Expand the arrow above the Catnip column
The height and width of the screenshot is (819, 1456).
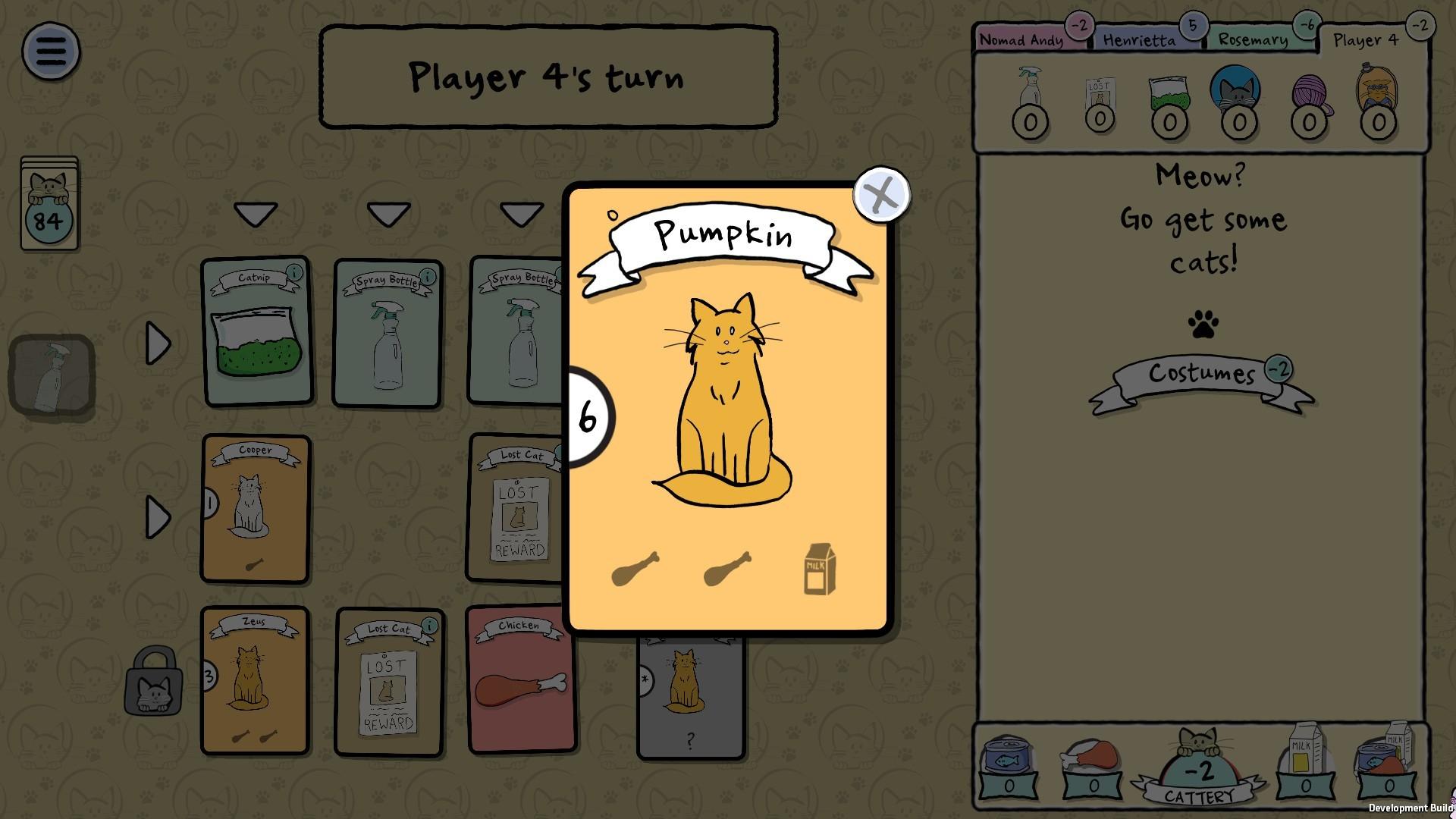[x=255, y=215]
